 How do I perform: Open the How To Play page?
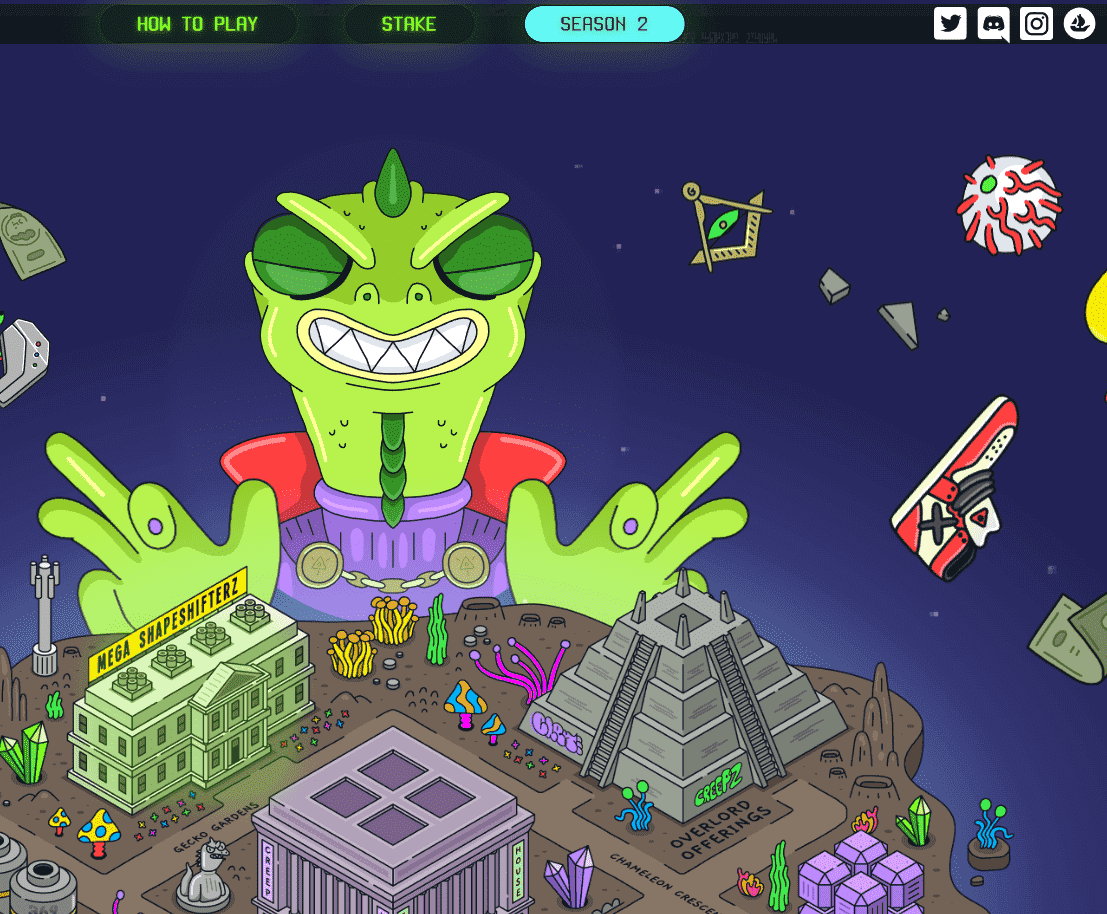click(197, 24)
